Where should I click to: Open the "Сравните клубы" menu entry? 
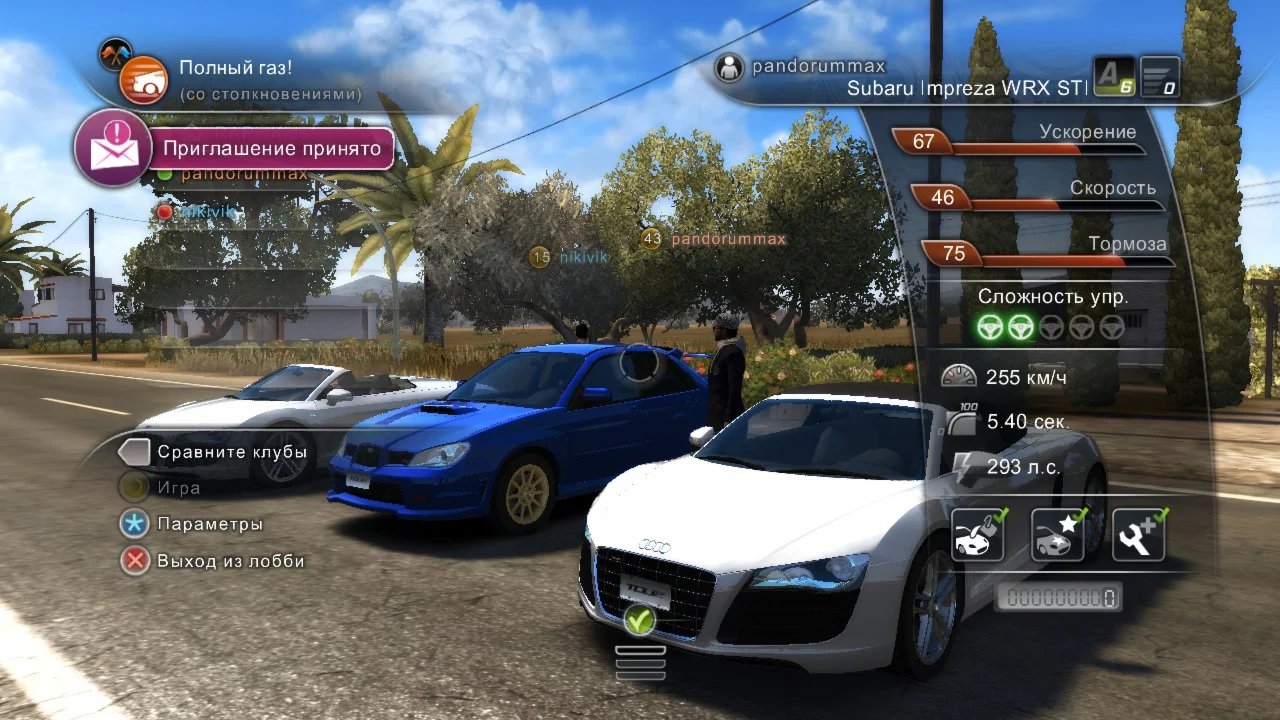click(x=230, y=452)
